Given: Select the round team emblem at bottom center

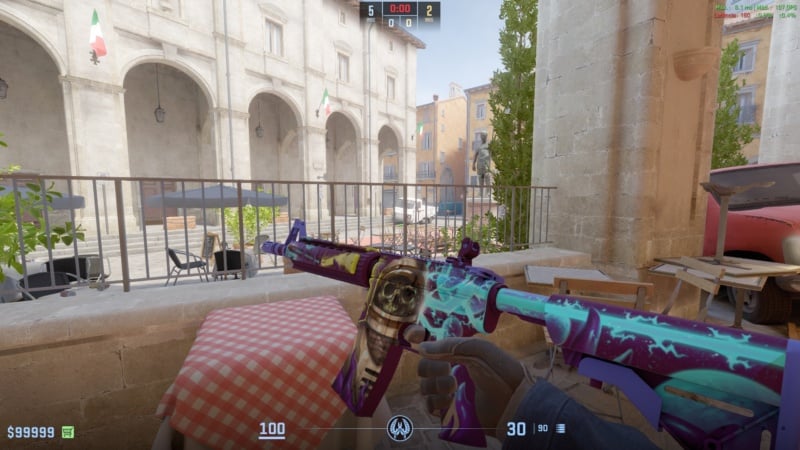Looking at the screenshot, I should click(x=400, y=429).
